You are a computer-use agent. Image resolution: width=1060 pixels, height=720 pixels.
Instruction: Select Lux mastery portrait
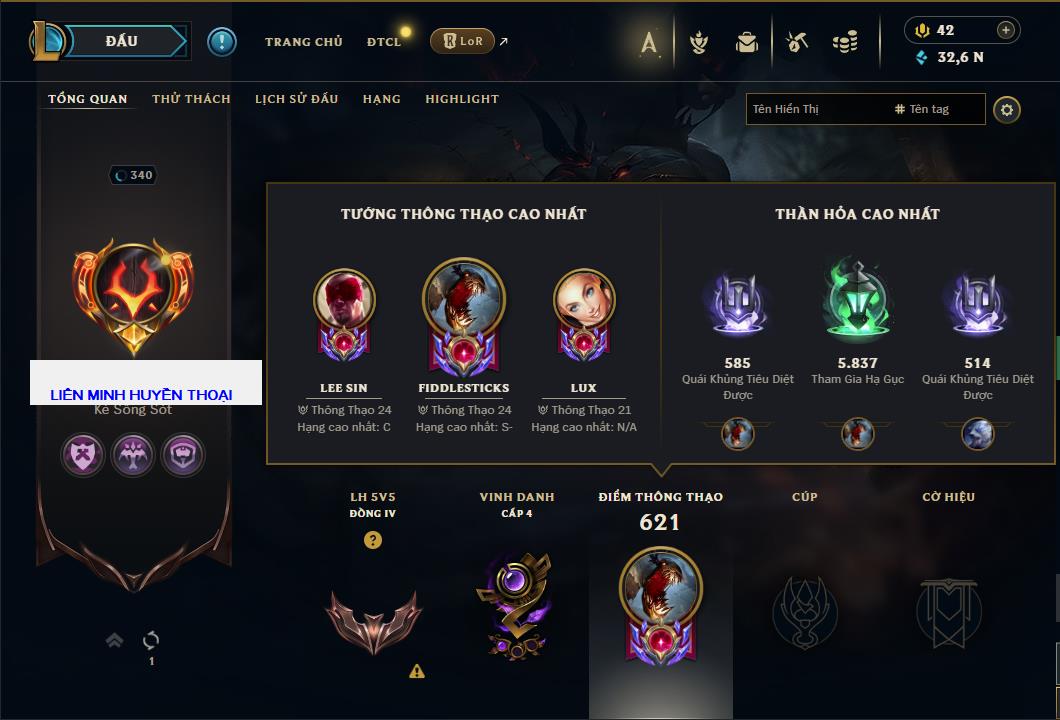coord(584,301)
